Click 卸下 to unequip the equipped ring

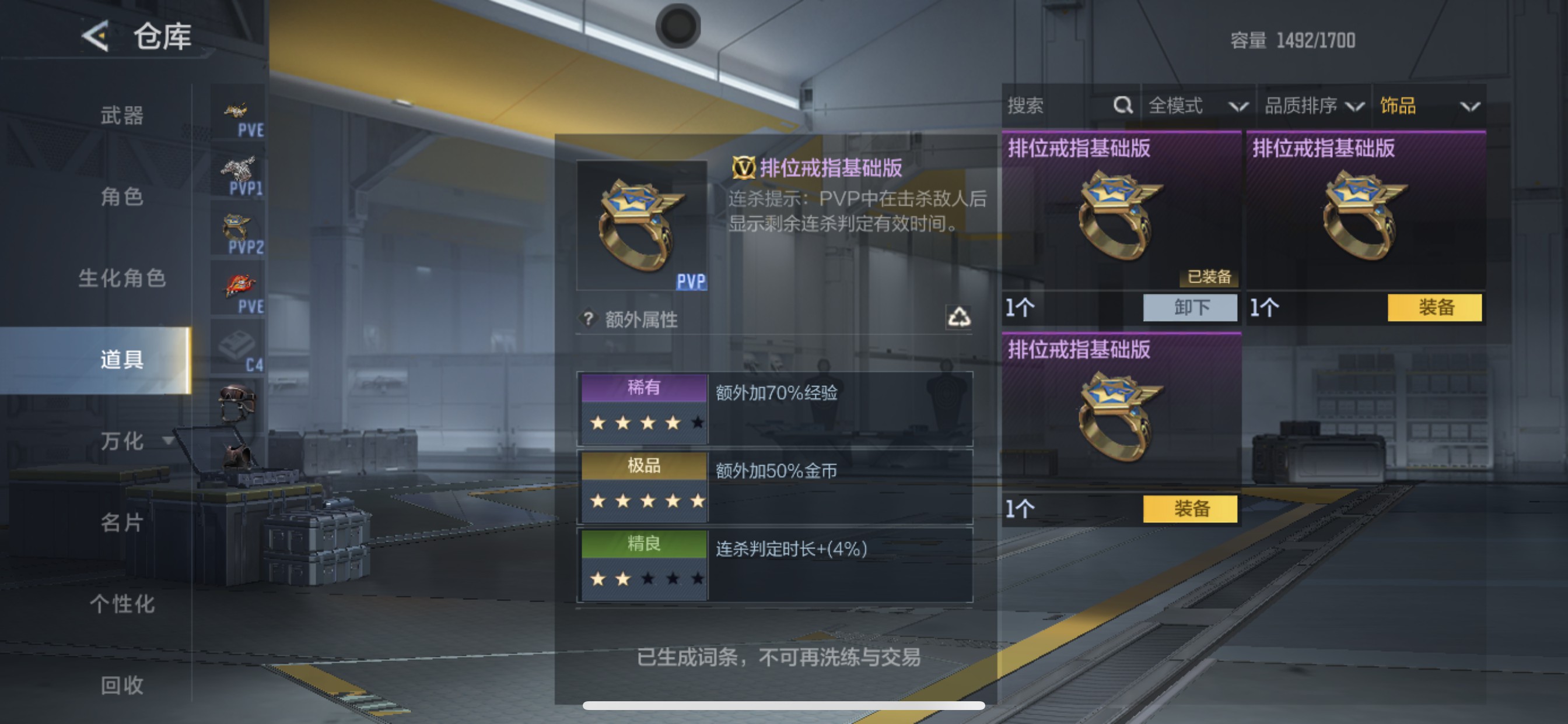(1189, 308)
